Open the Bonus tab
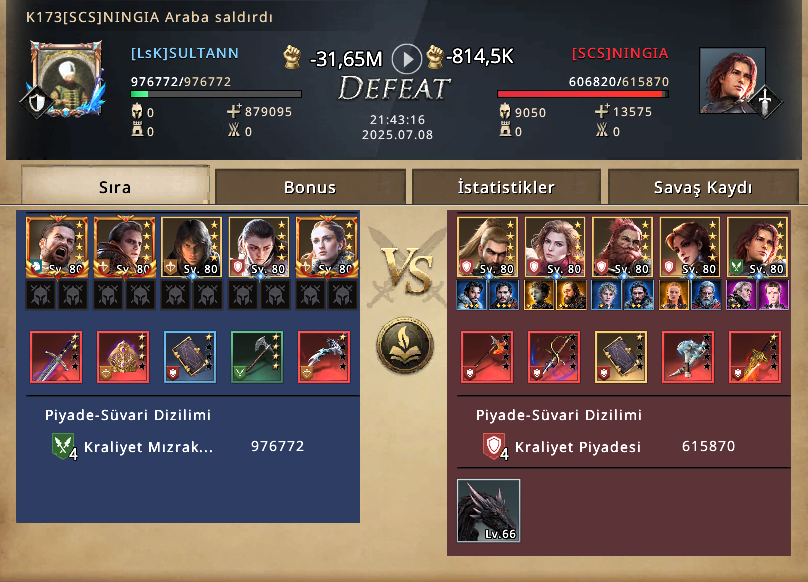The height and width of the screenshot is (582, 808). click(310, 187)
